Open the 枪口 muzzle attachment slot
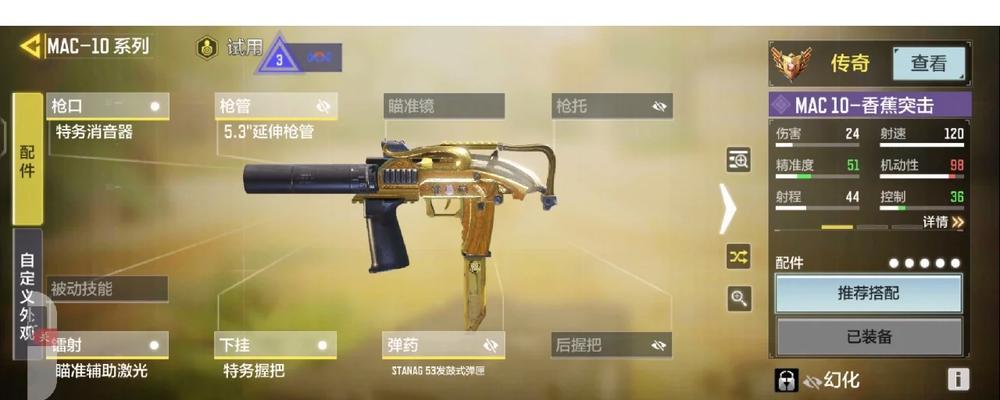The width and height of the screenshot is (1000, 400). coord(107,106)
